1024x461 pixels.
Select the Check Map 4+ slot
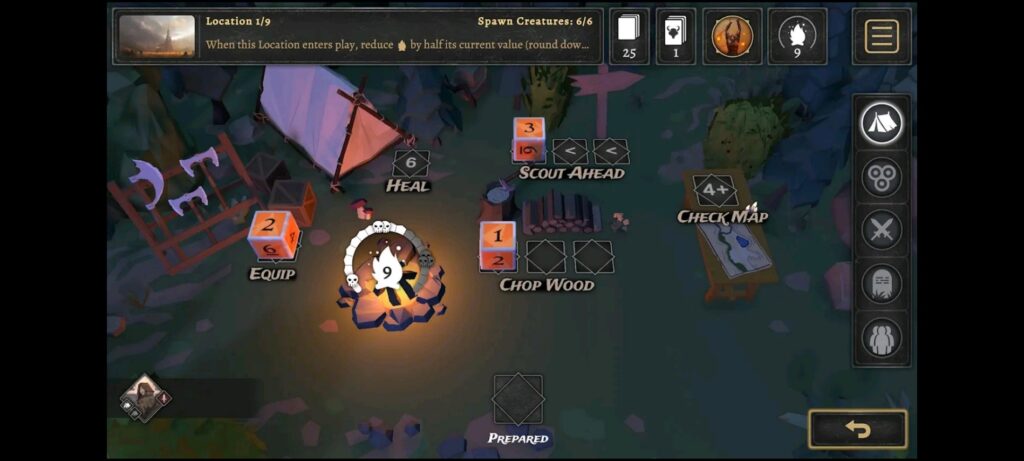pos(714,190)
